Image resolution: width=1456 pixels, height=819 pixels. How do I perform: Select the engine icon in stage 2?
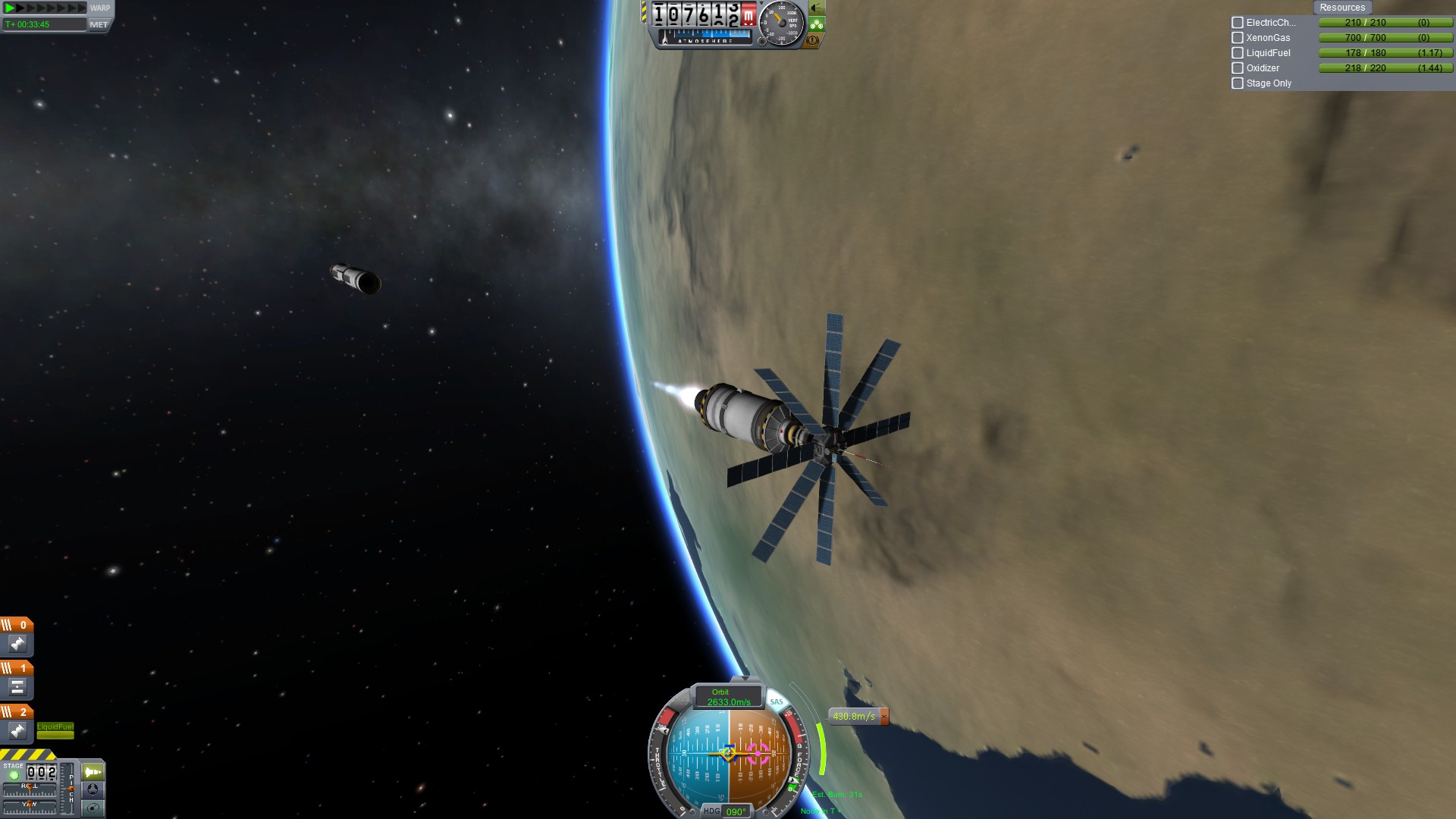click(x=17, y=730)
